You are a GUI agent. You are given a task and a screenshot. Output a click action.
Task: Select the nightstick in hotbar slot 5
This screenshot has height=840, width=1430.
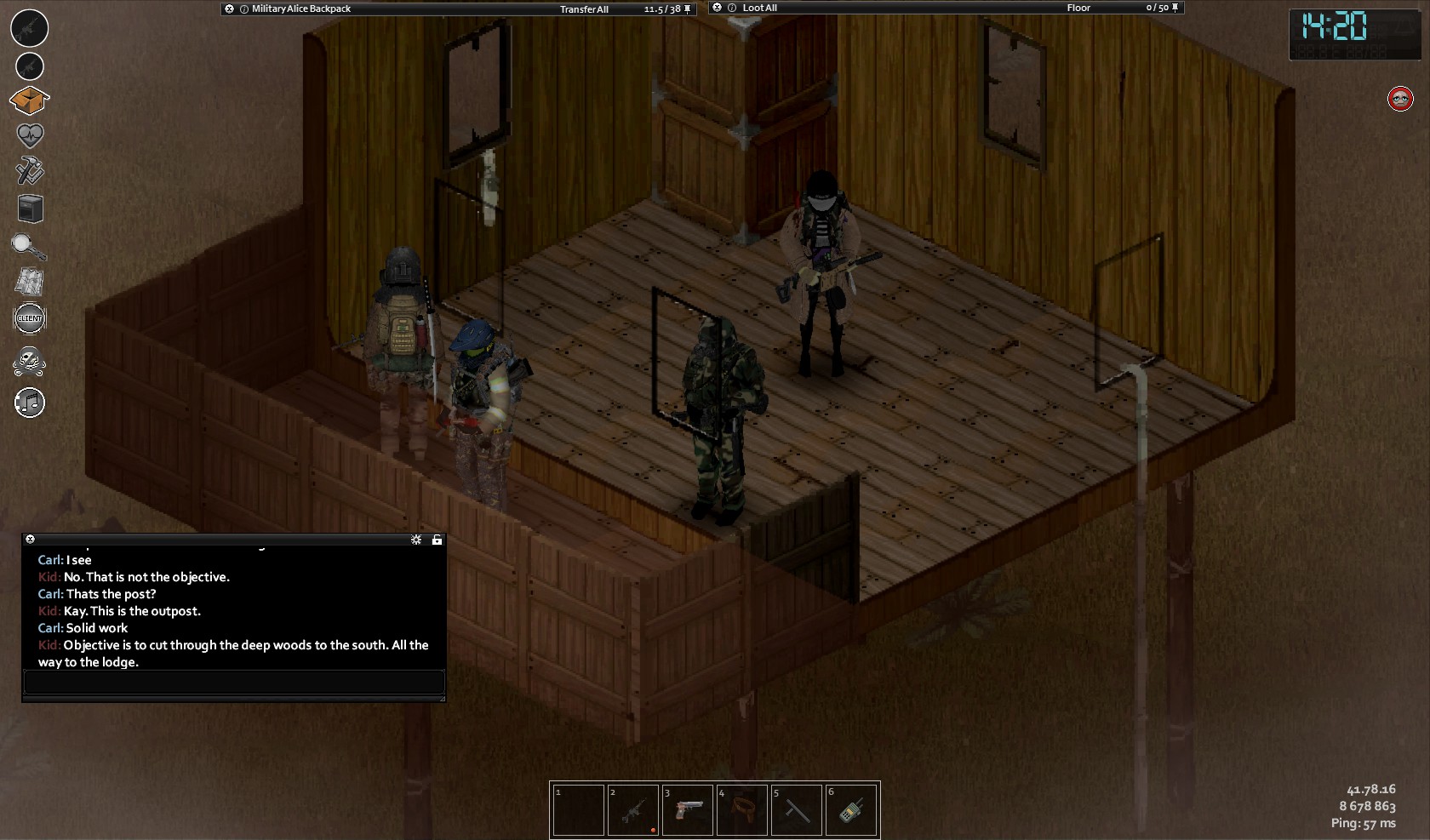click(x=797, y=810)
